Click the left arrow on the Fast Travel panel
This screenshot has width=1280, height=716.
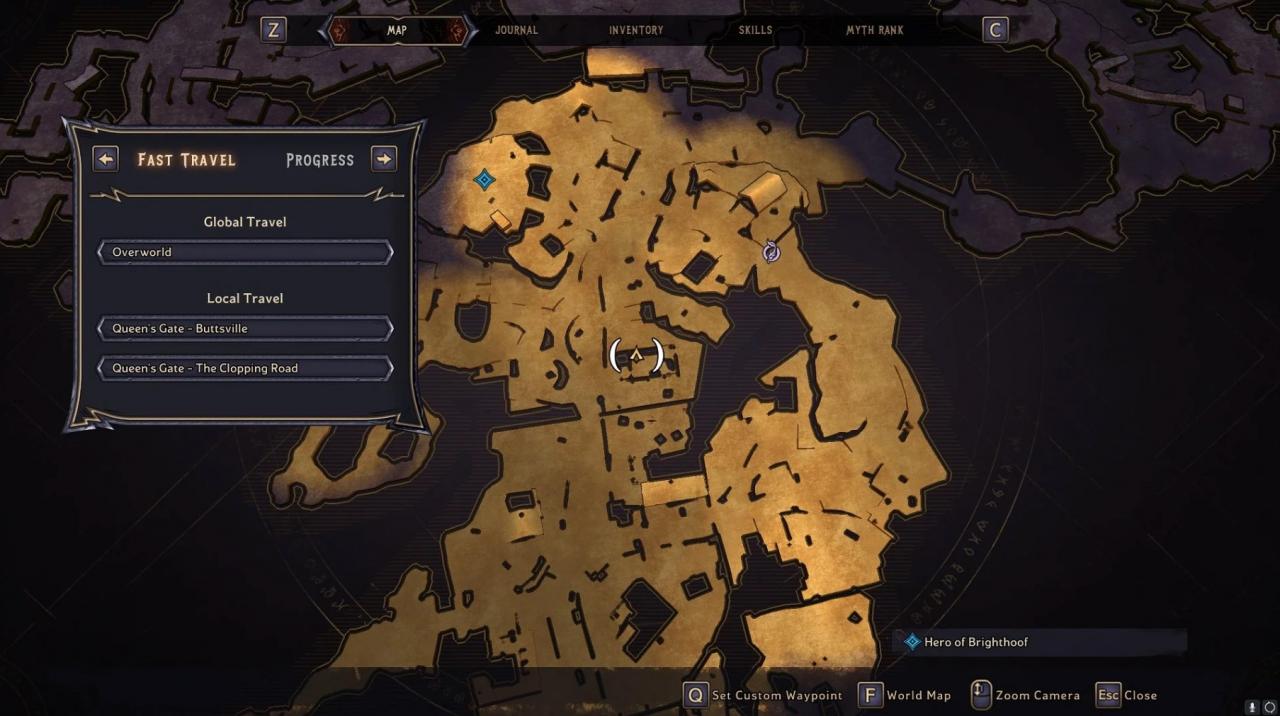click(105, 159)
